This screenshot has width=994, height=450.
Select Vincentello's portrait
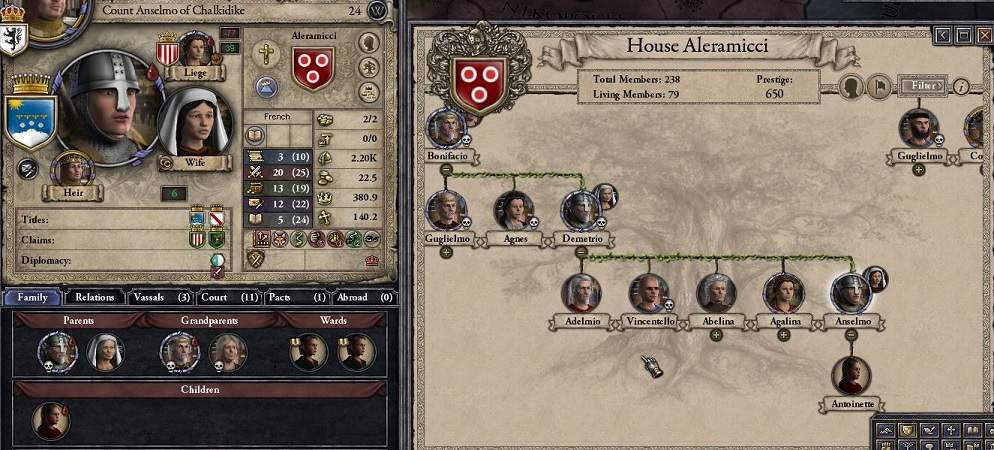(648, 293)
